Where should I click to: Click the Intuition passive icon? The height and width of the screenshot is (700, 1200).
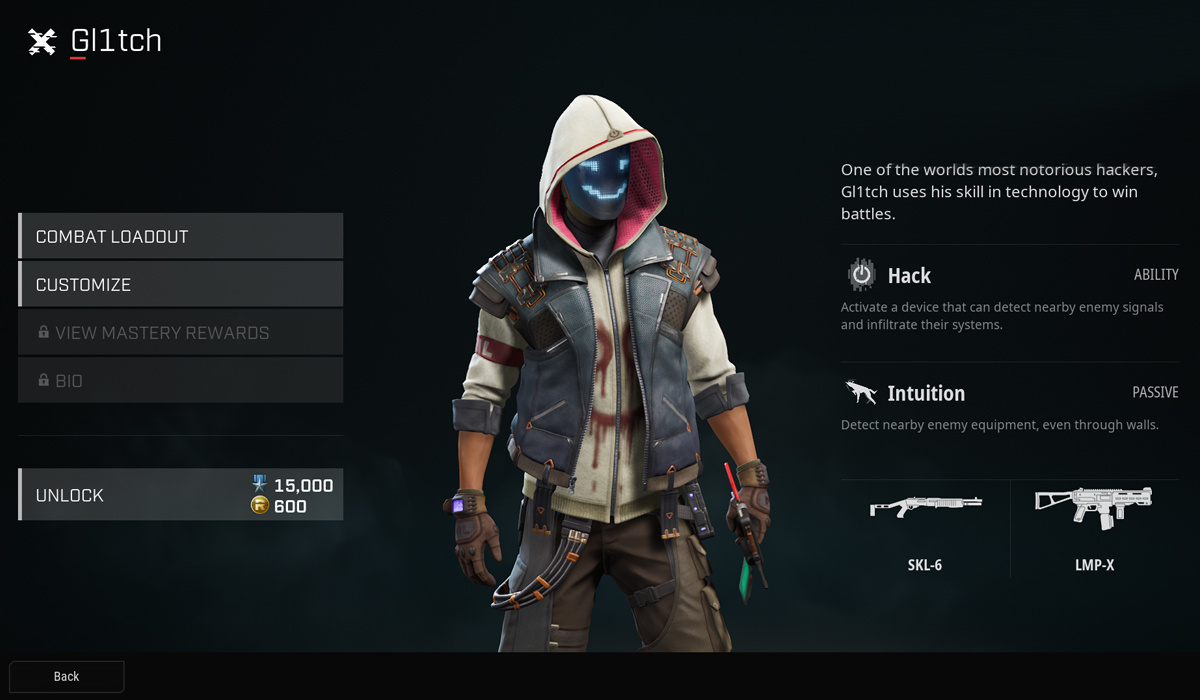click(x=861, y=393)
